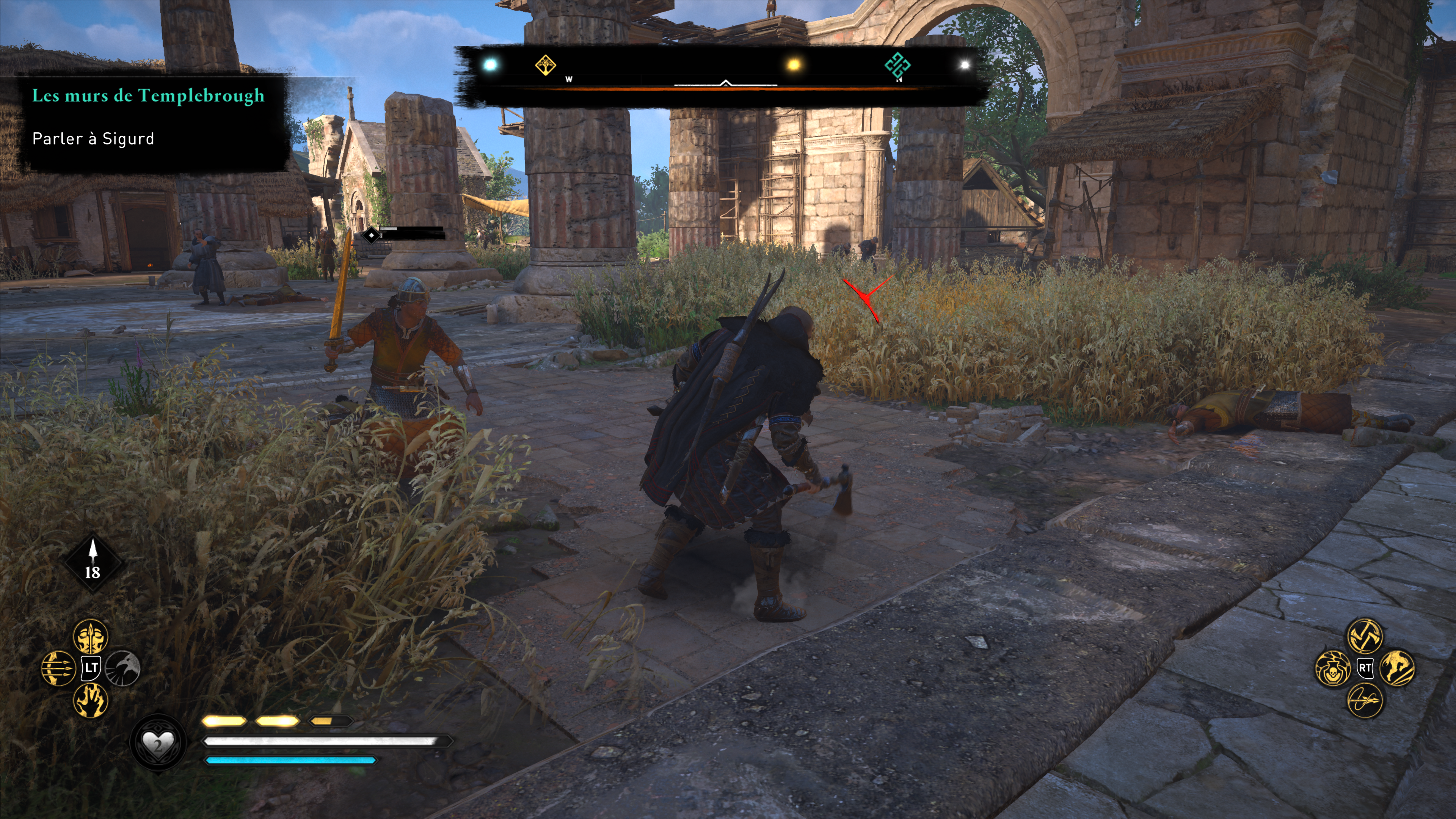
Task: Trigger the leaping warrior melee ability
Action: 1397,668
